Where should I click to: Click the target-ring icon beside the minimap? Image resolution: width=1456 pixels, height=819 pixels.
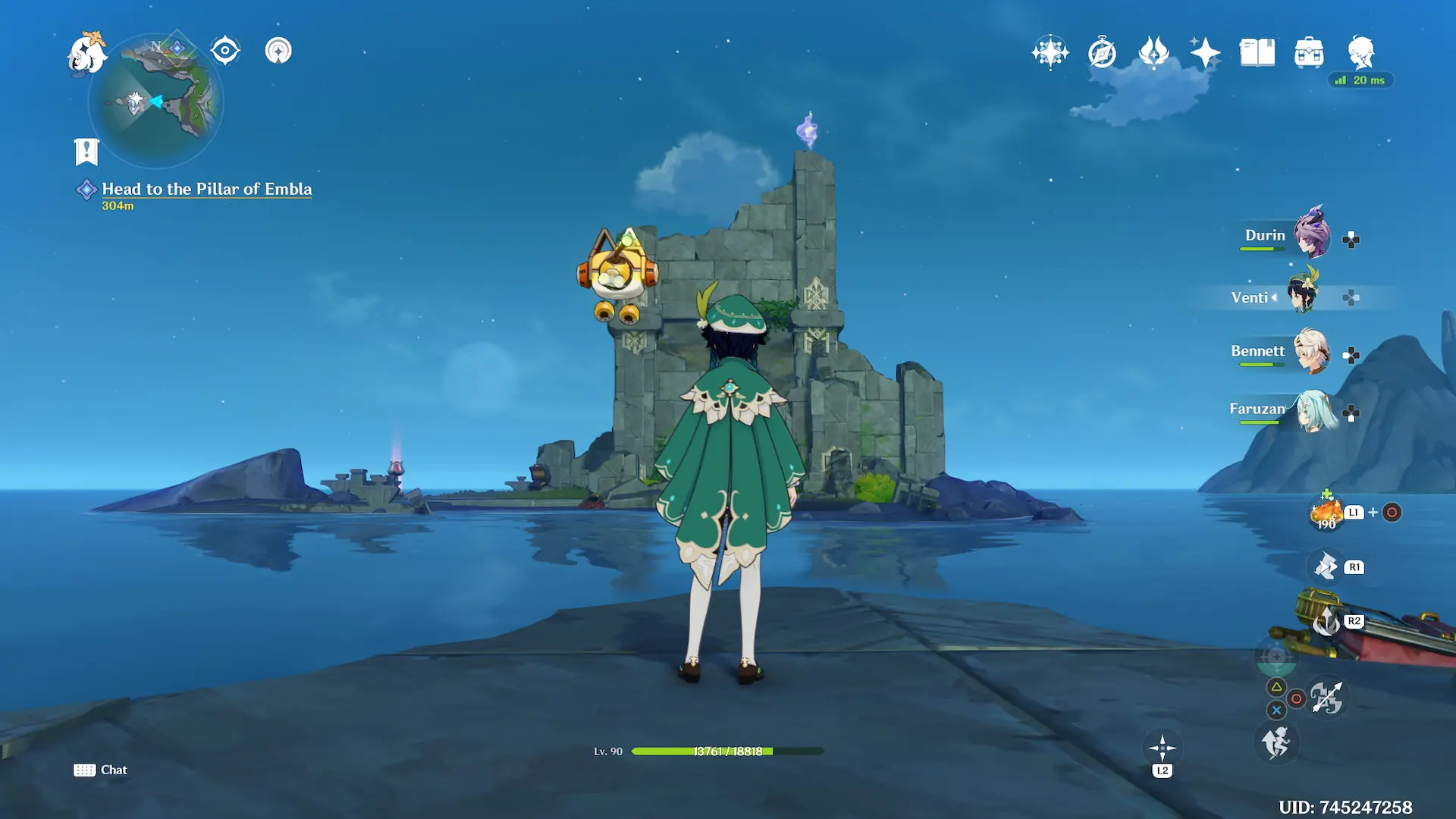(225, 51)
